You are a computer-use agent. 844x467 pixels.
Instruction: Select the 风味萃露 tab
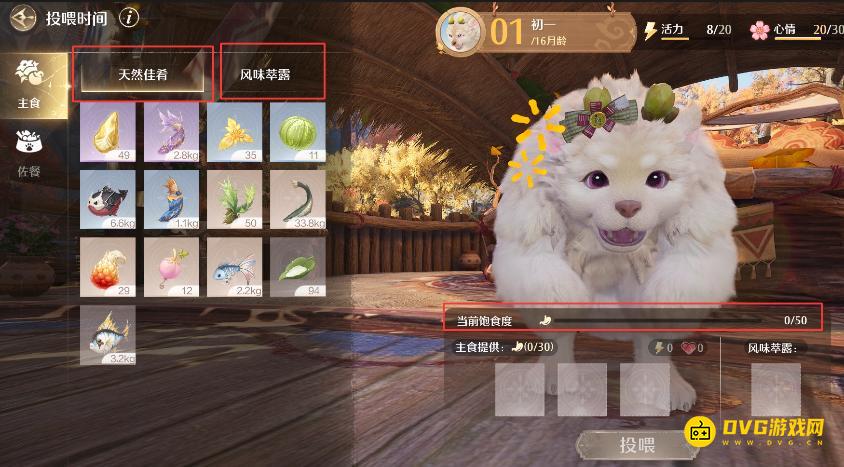271,75
